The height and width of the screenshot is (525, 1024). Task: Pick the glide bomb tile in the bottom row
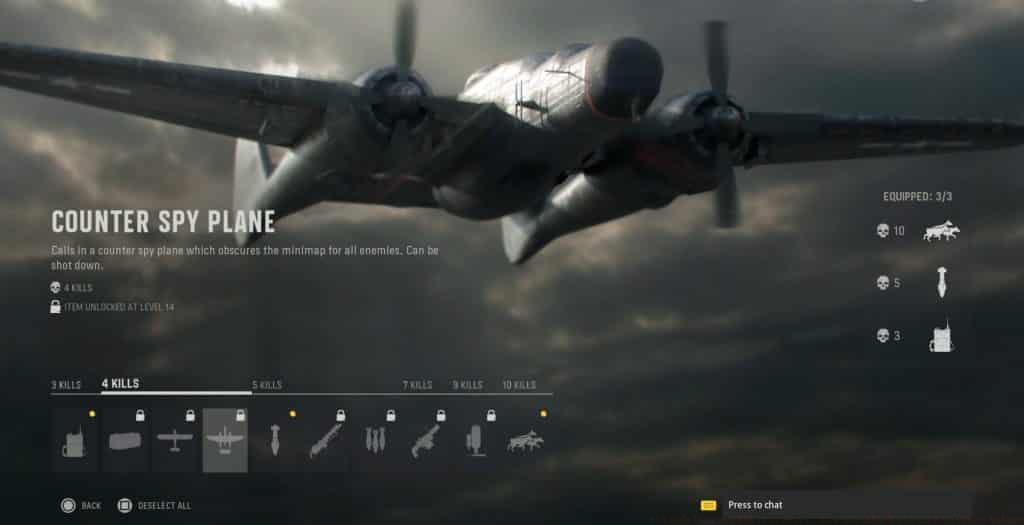pos(275,441)
